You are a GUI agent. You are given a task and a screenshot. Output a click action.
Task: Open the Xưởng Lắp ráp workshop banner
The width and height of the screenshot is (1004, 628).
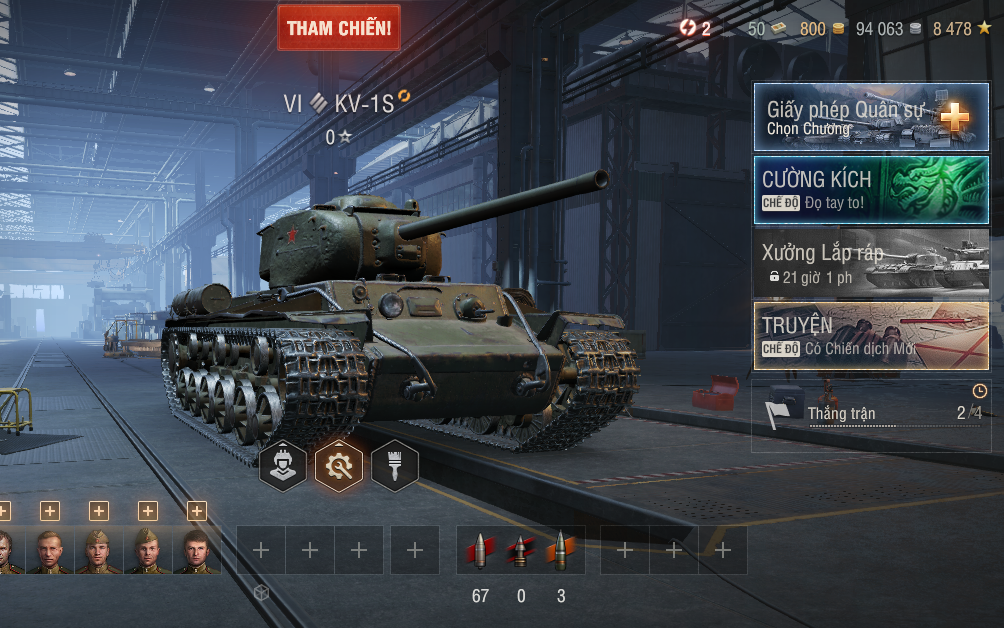pos(871,262)
